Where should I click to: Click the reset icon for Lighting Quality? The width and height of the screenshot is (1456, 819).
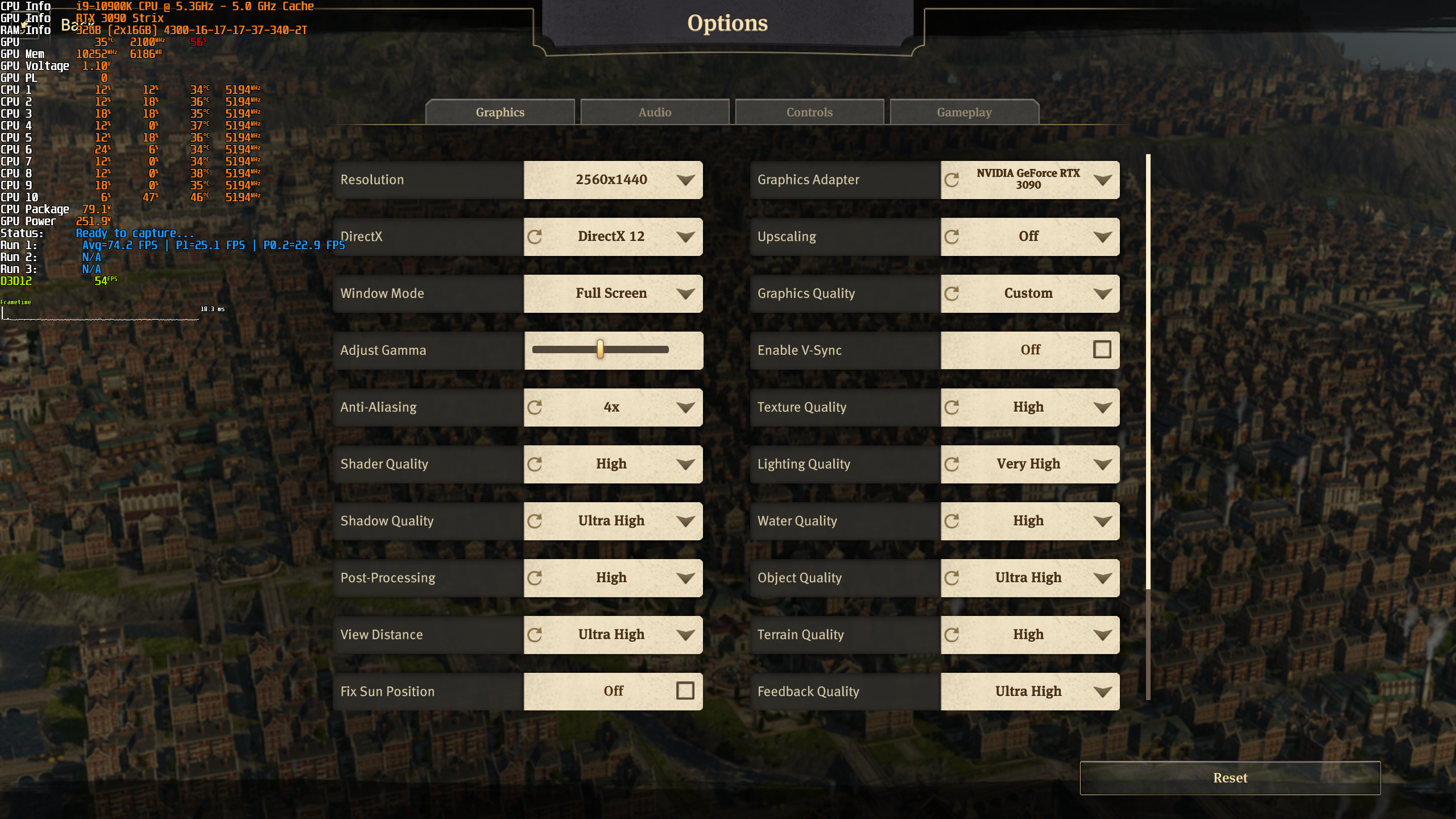pos(953,464)
